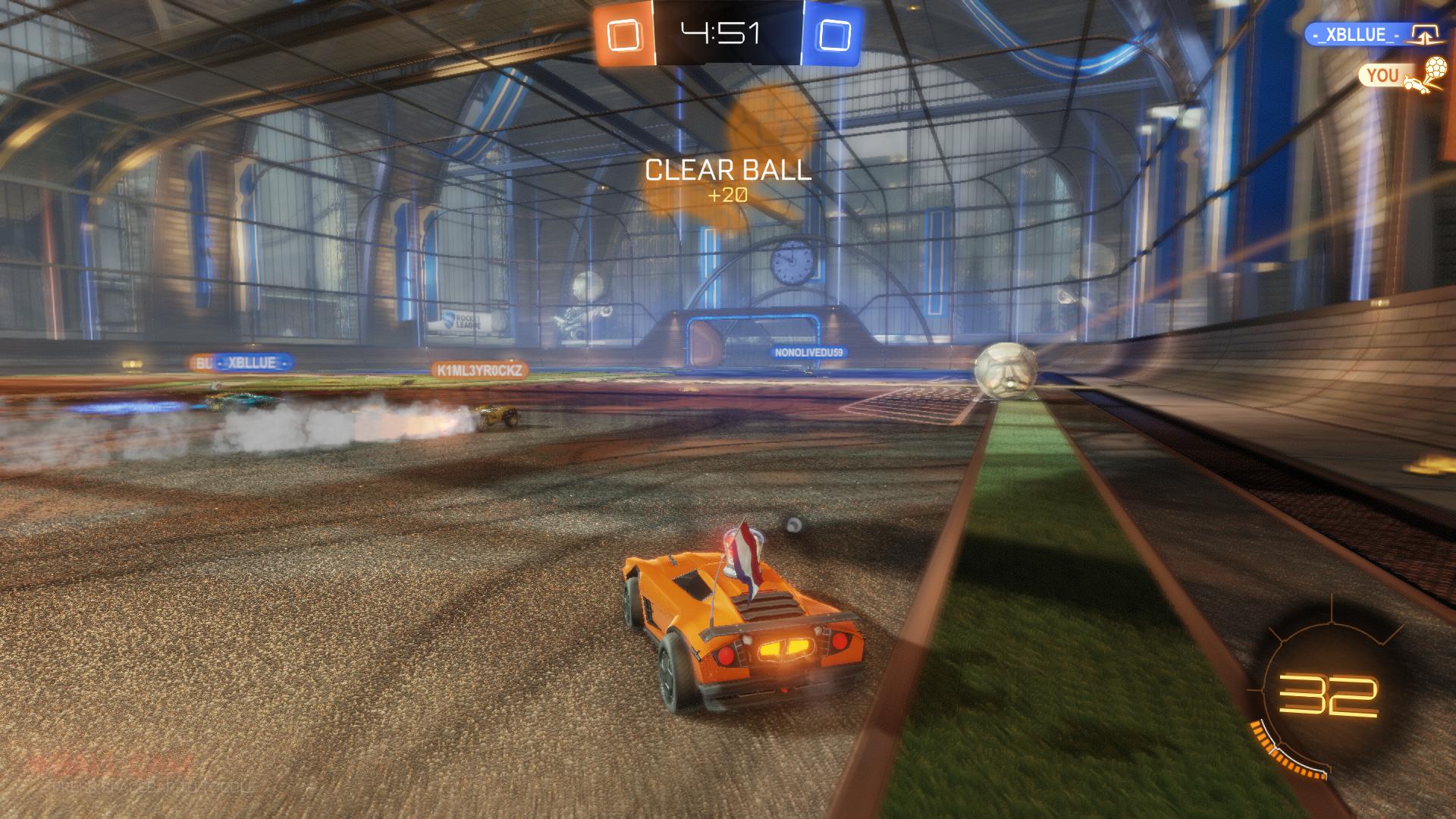Select the K1ML3YR0CKZ player nameplate
This screenshot has width=1456, height=819.
point(479,370)
